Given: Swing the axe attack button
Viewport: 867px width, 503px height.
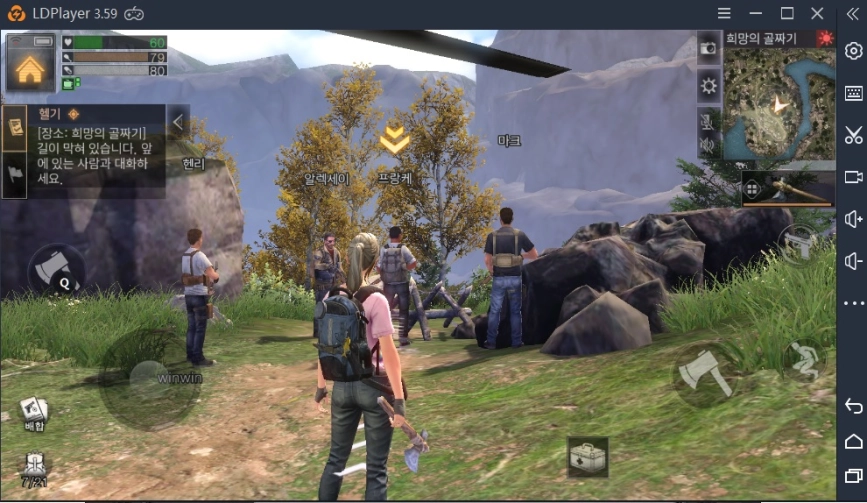Looking at the screenshot, I should pyautogui.click(x=706, y=374).
